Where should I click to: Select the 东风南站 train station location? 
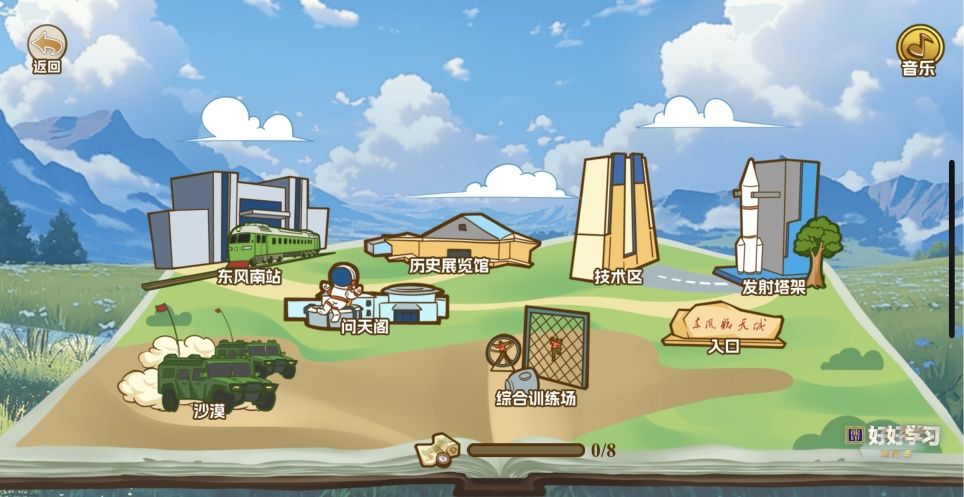240,225
